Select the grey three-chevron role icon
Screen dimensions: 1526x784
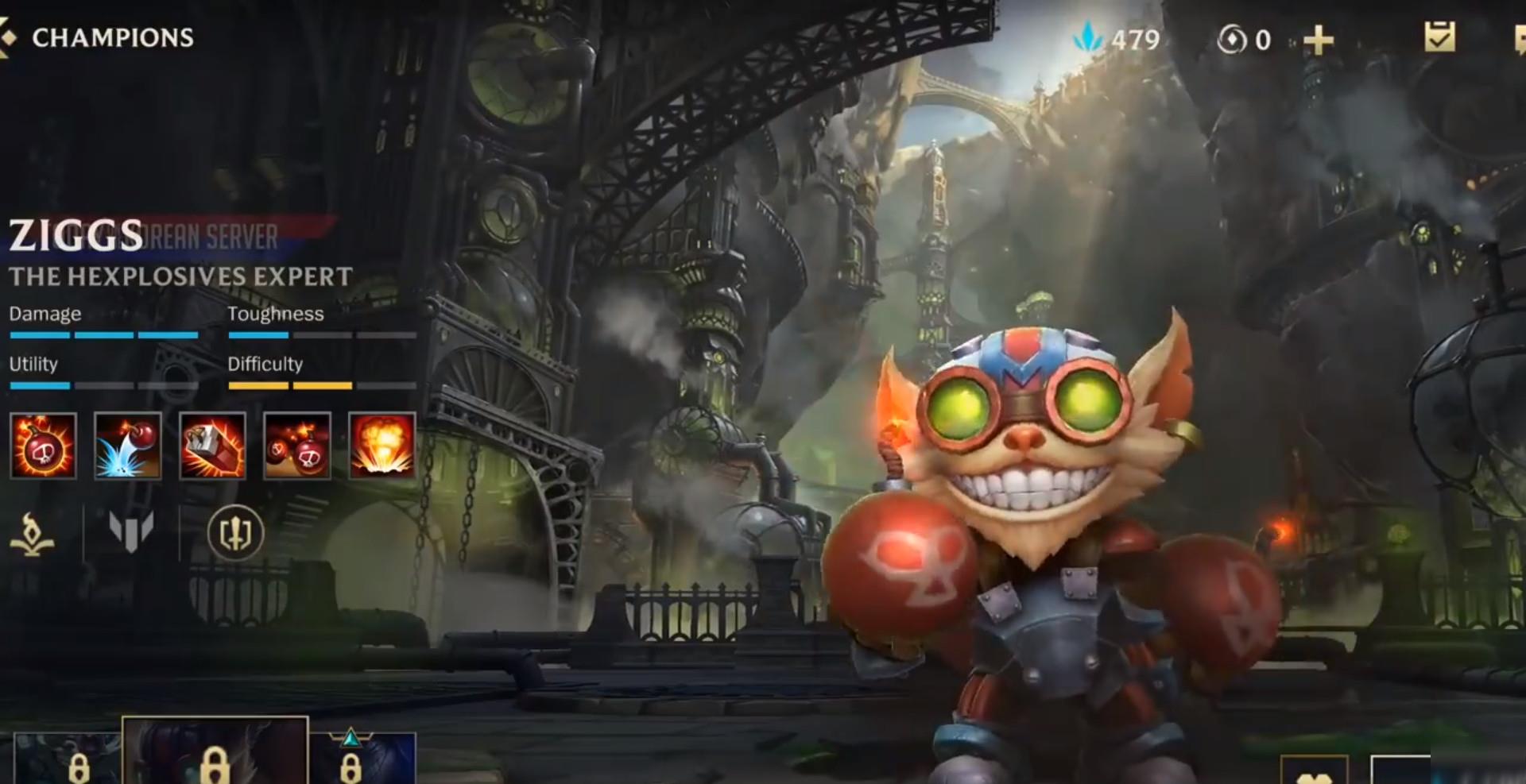(131, 531)
